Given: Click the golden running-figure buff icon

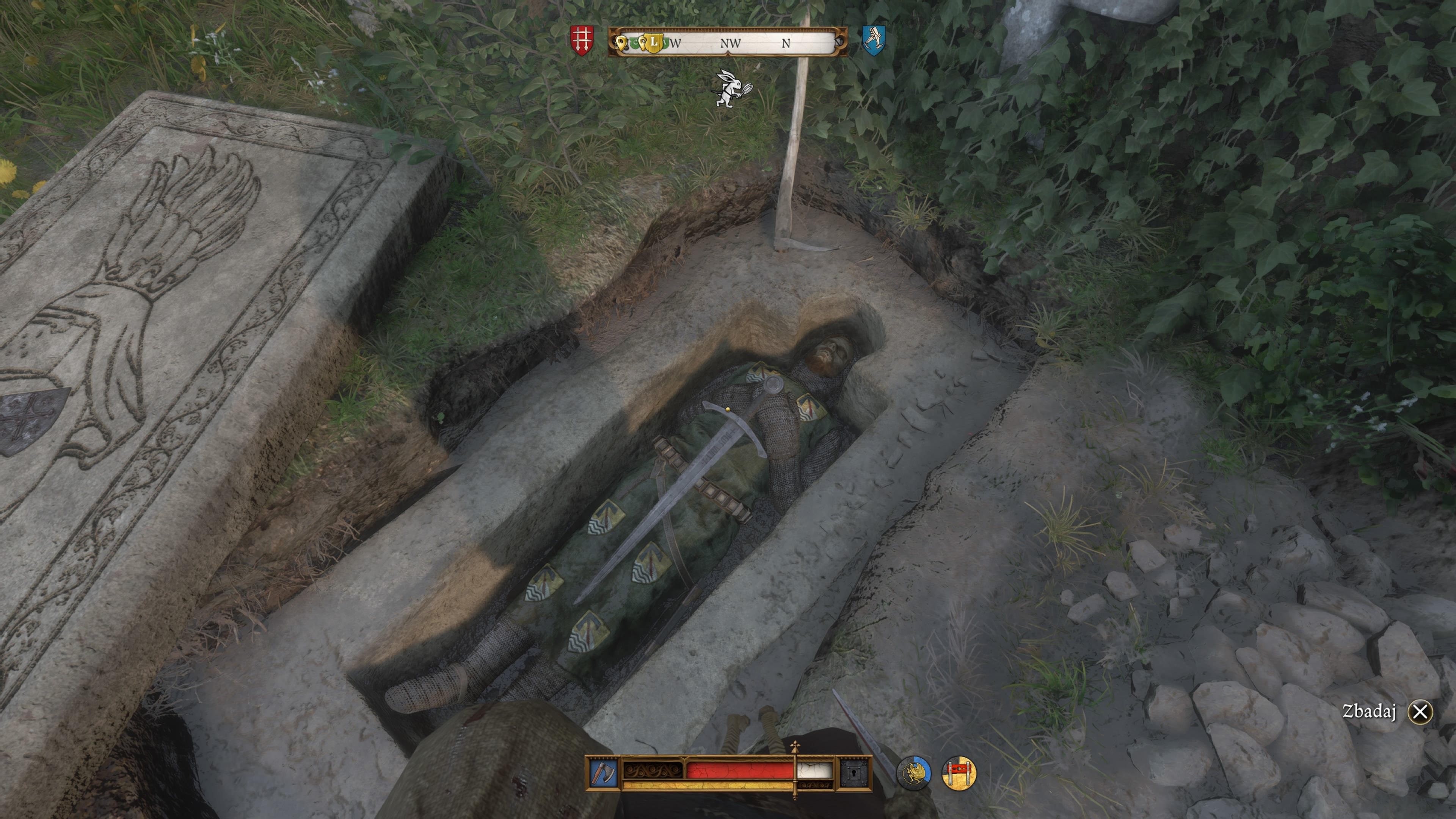Looking at the screenshot, I should pyautogui.click(x=916, y=772).
